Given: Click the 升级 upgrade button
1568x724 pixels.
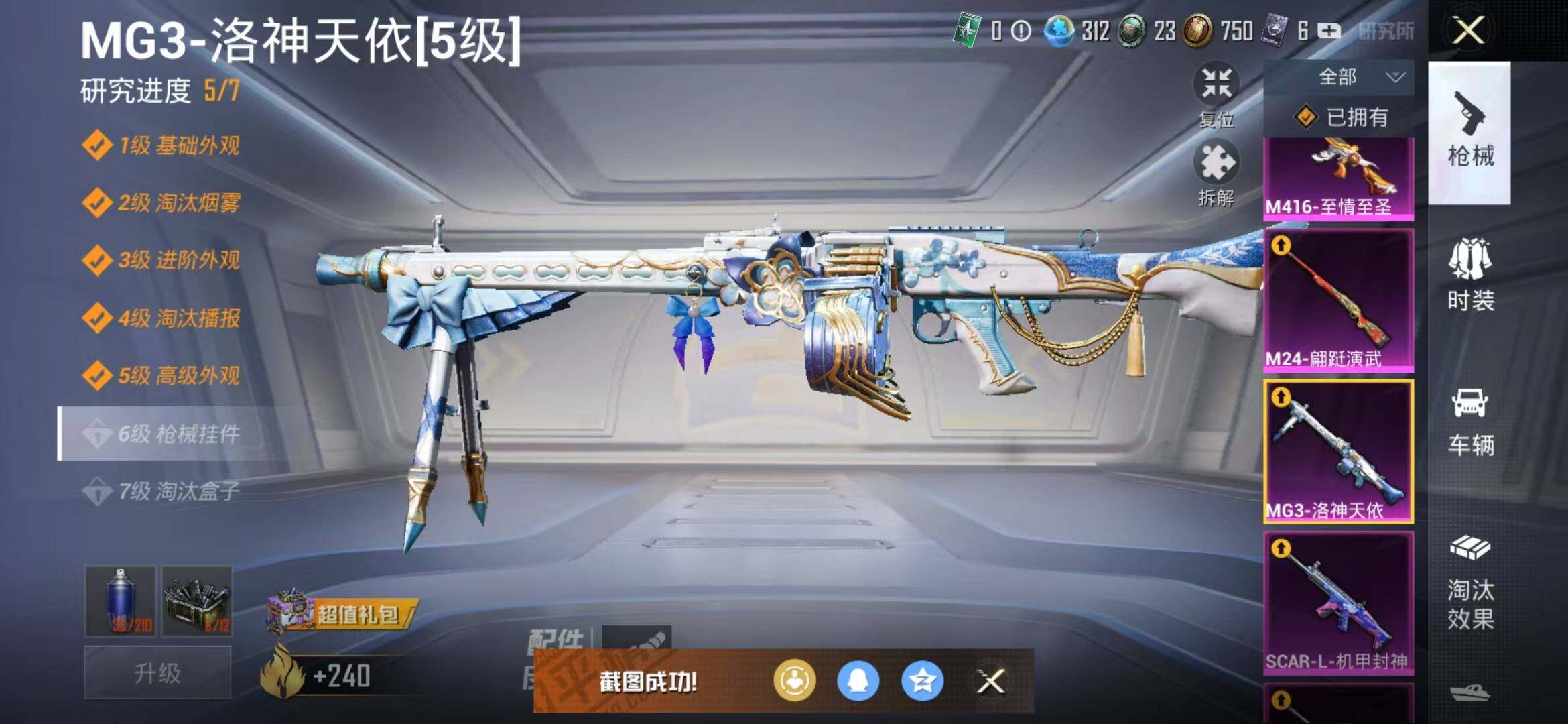Looking at the screenshot, I should tap(157, 673).
